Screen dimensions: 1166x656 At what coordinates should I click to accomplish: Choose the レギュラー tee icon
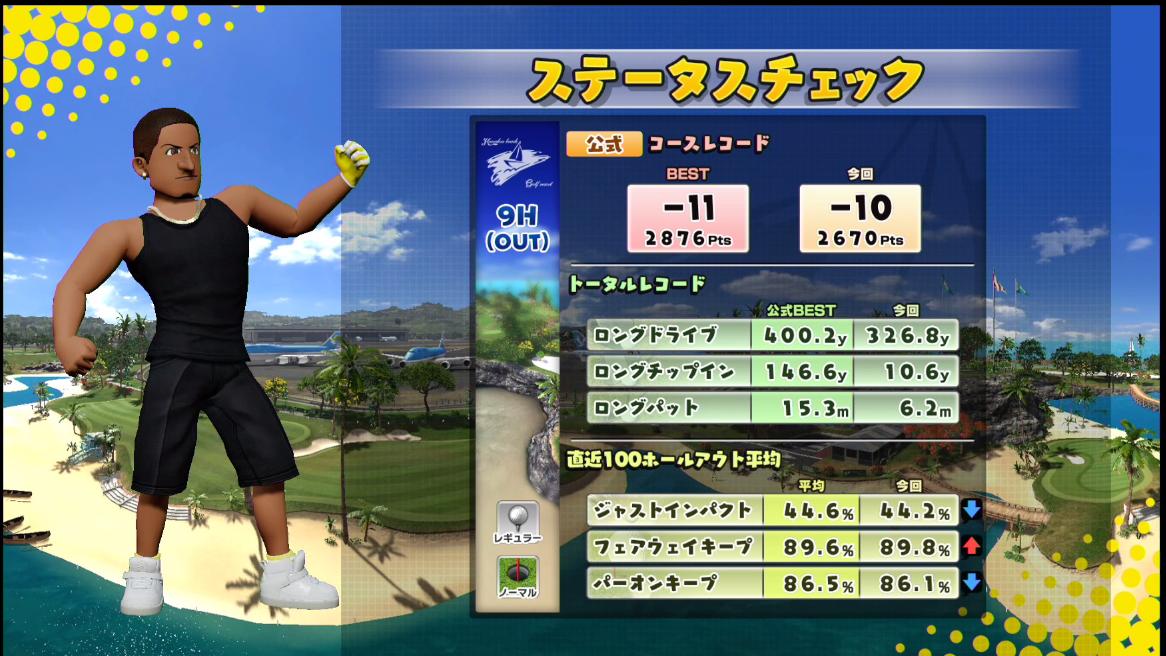(x=518, y=523)
